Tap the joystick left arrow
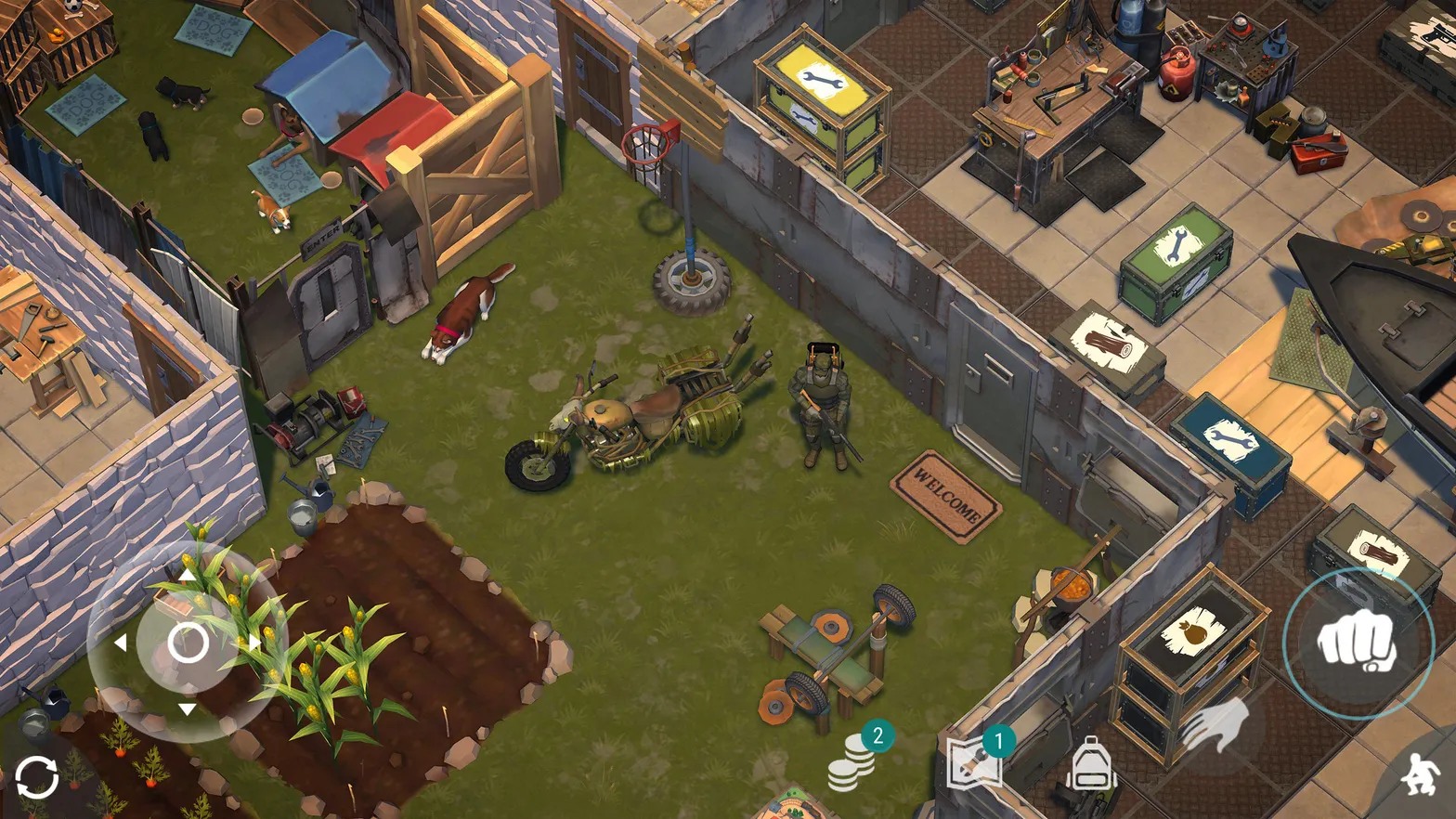Viewport: 1456px width, 819px height. 121,641
